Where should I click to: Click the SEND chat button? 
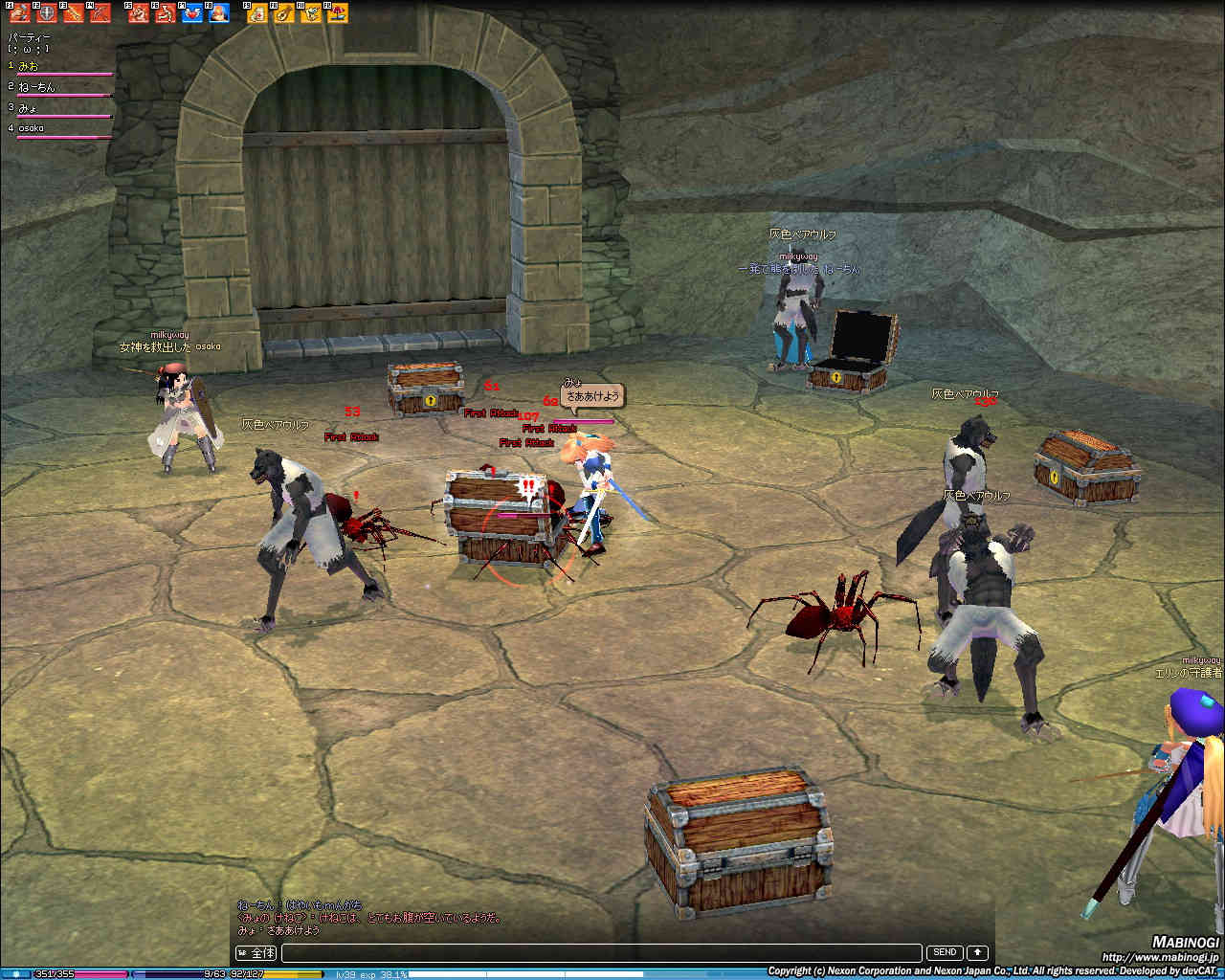coord(945,953)
